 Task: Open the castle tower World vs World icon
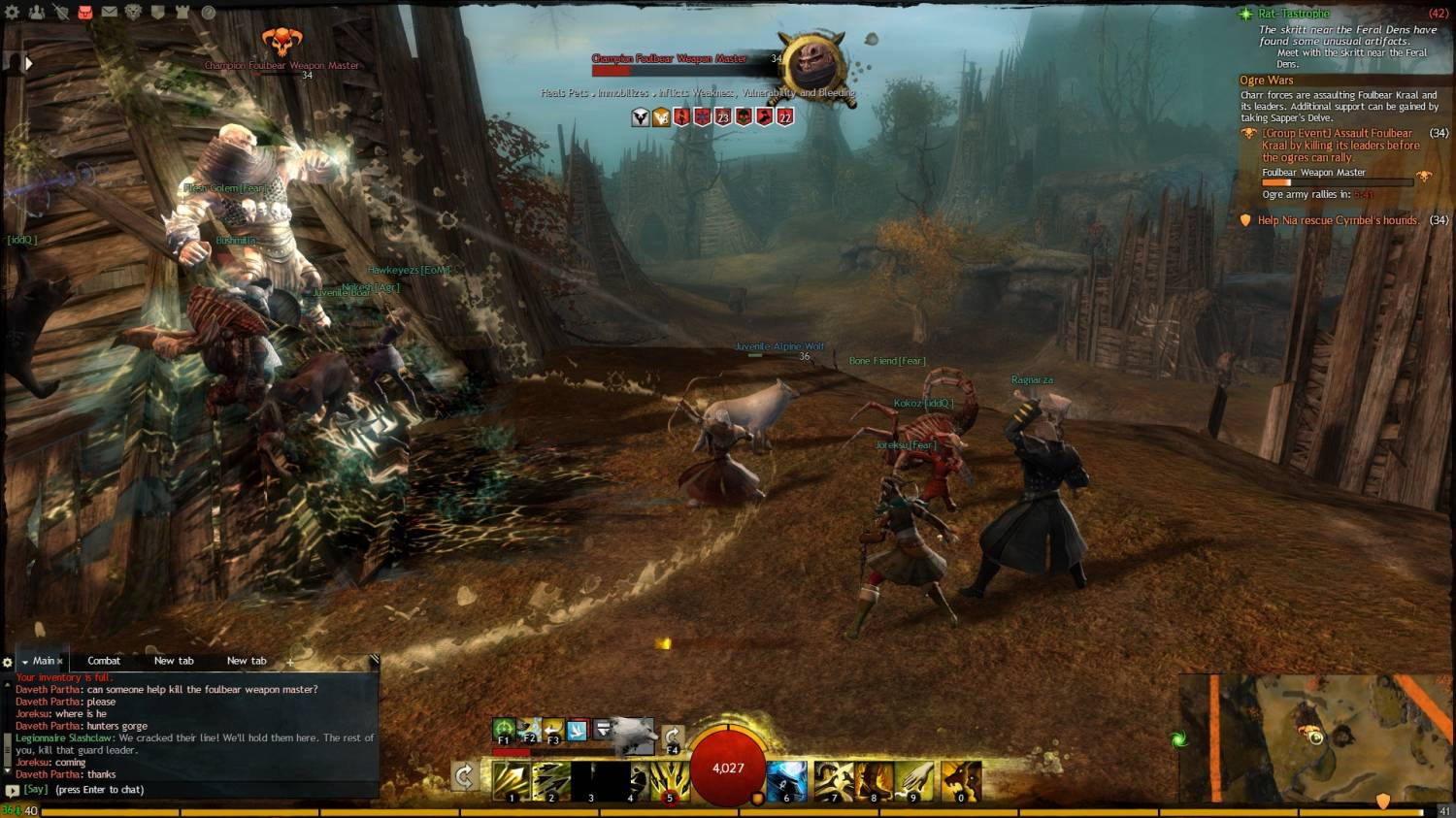pyautogui.click(x=182, y=13)
